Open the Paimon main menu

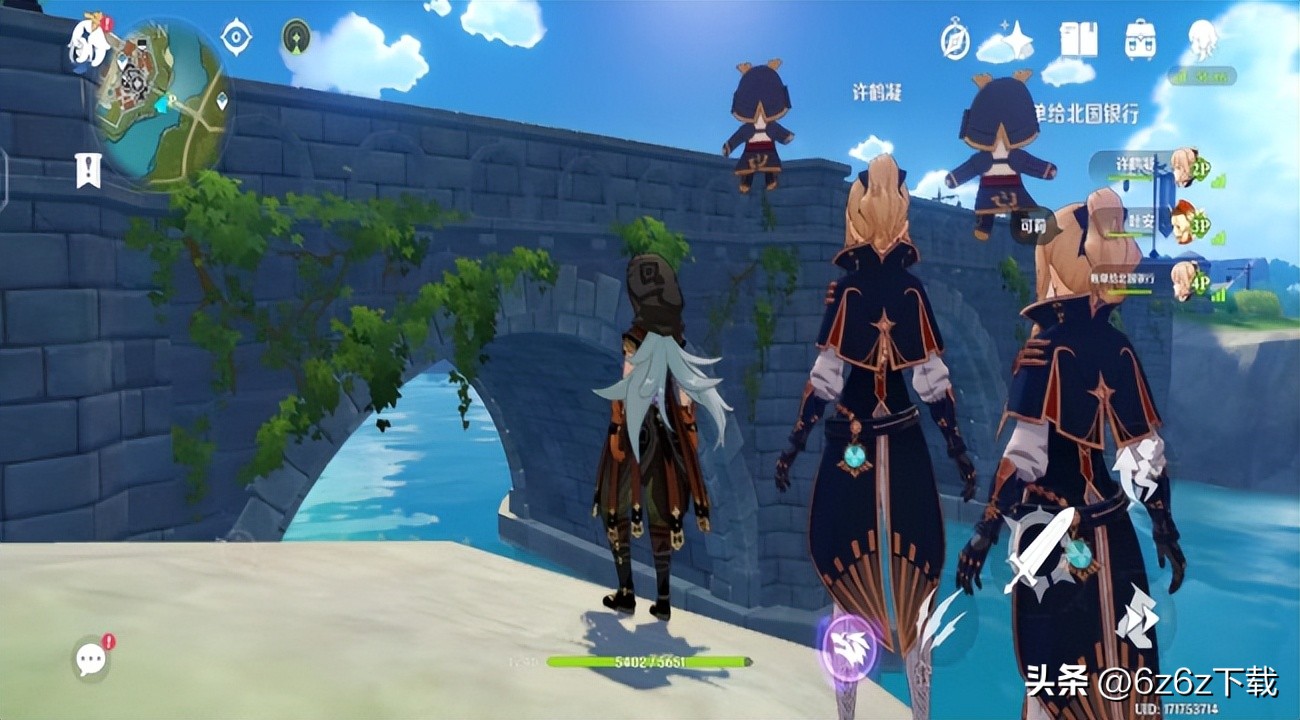click(x=88, y=41)
